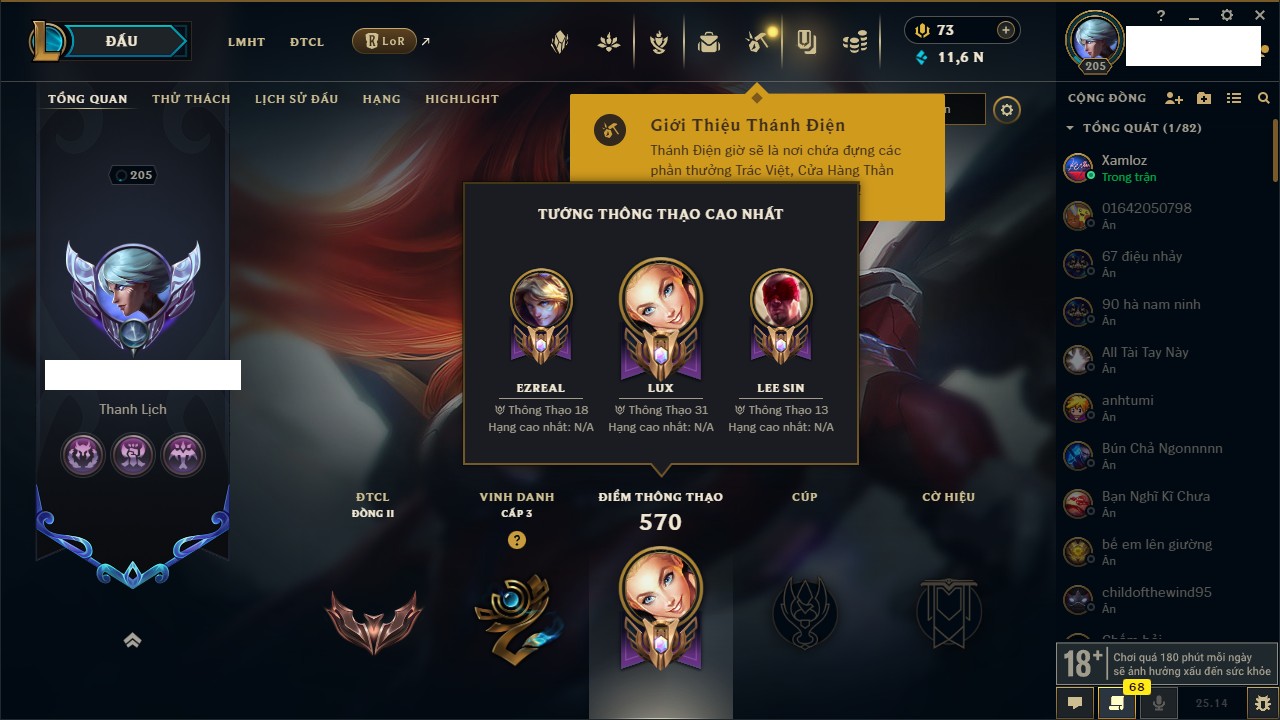Select the ĐTCL Đồng II rank emblem
Viewport: 1280px width, 720px height.
(x=372, y=621)
